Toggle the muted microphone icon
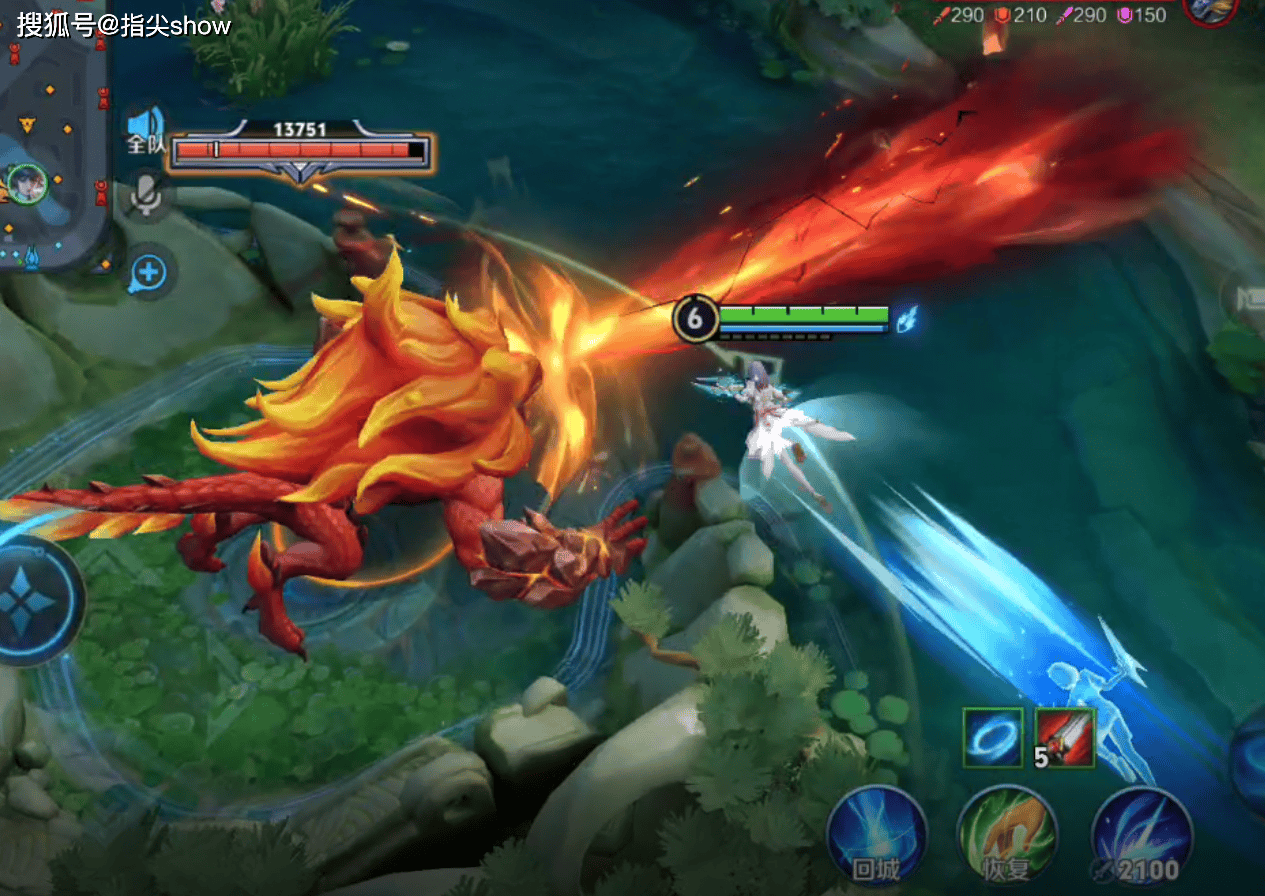1265x896 pixels. 147,193
